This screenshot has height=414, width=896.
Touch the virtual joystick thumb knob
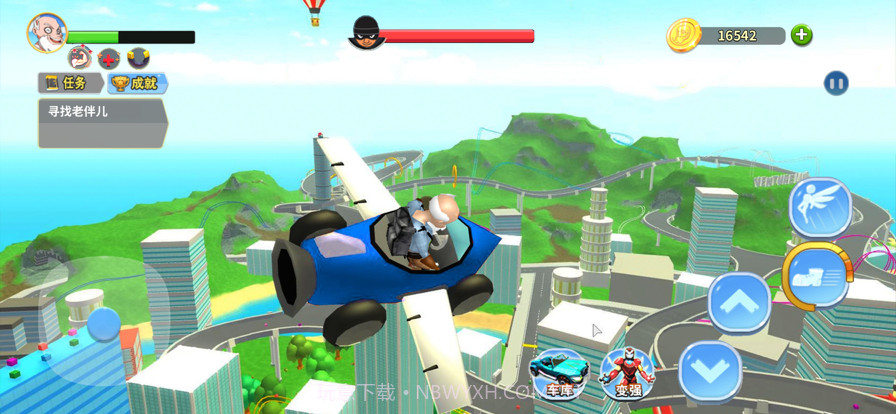click(x=103, y=324)
